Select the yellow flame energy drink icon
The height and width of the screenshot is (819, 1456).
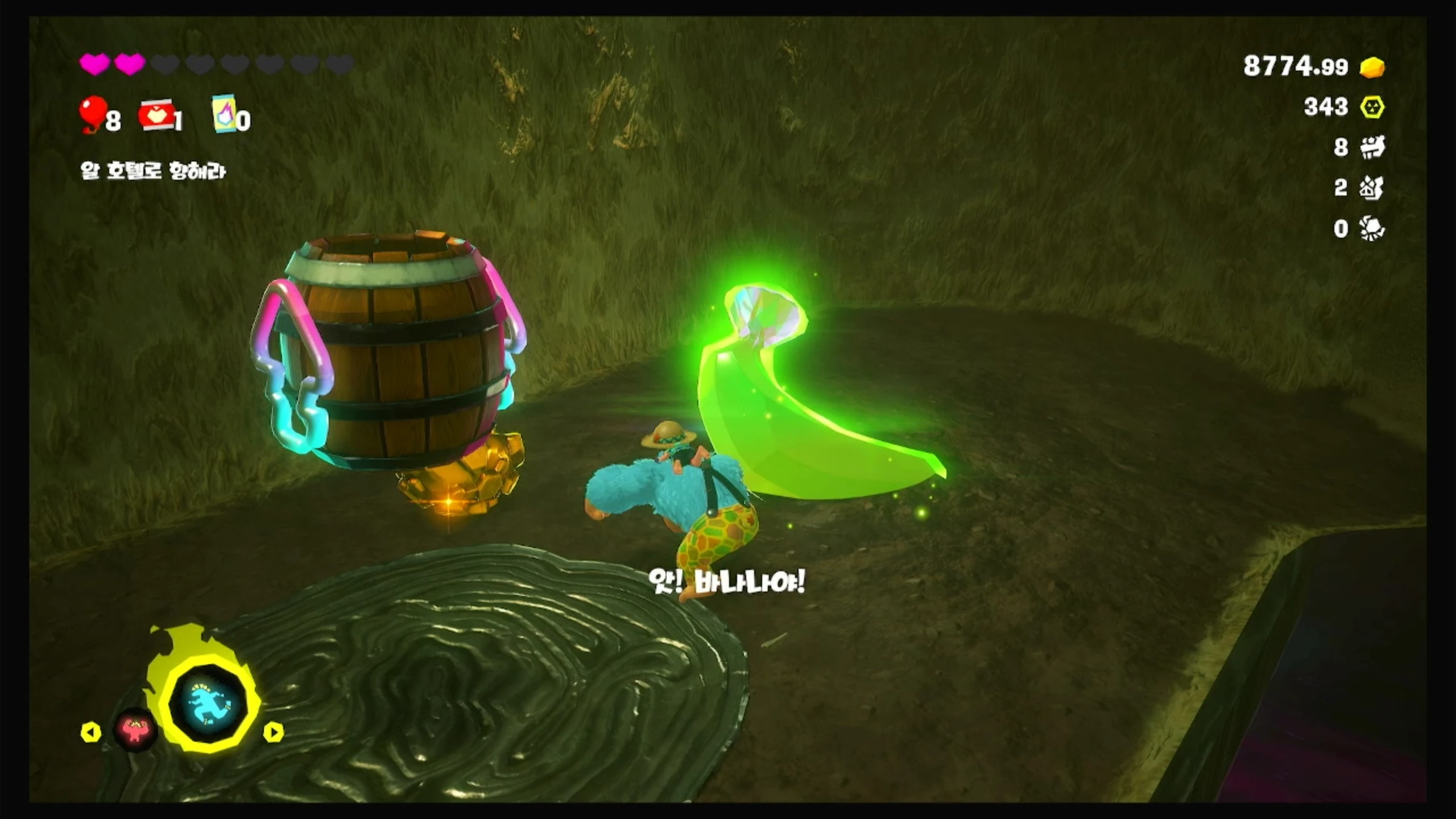(225, 114)
